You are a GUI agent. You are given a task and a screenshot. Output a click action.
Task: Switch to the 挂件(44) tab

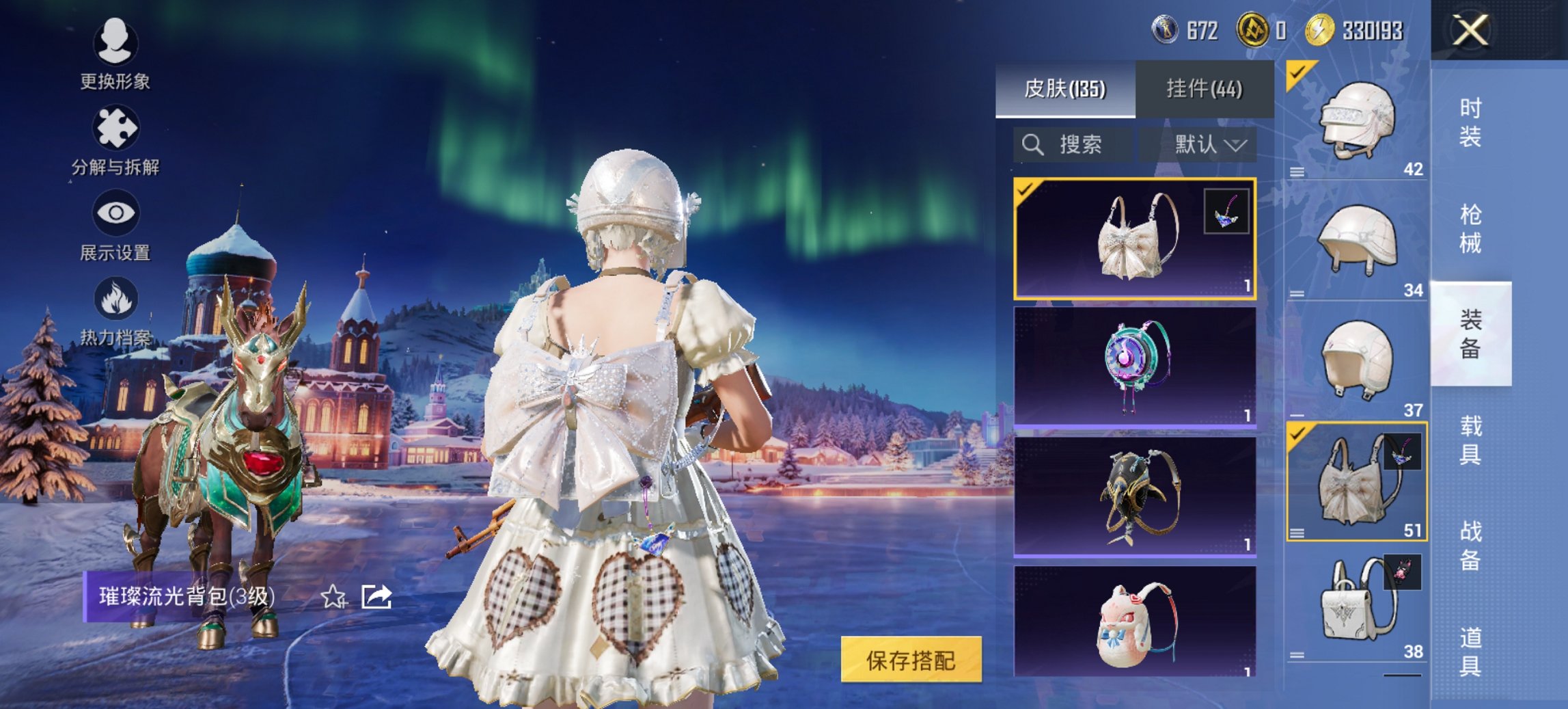tap(1206, 89)
